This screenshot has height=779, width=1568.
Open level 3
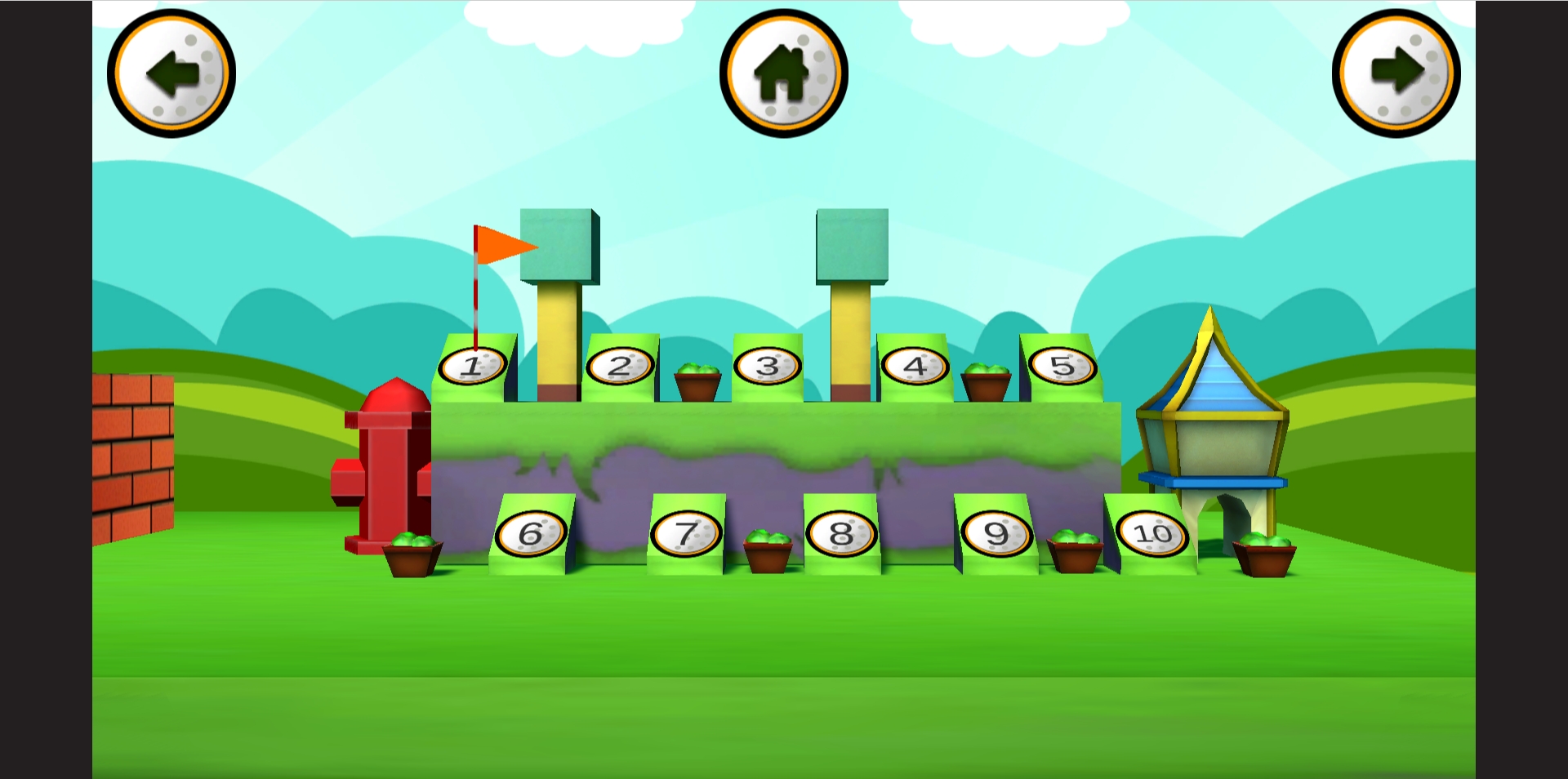(767, 367)
